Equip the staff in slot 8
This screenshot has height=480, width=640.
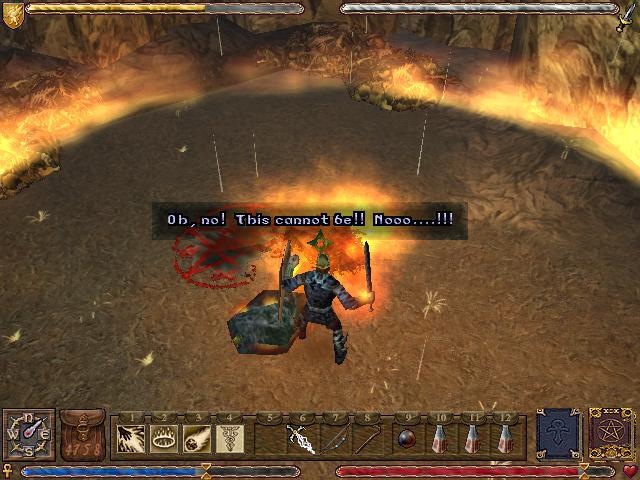tap(368, 438)
